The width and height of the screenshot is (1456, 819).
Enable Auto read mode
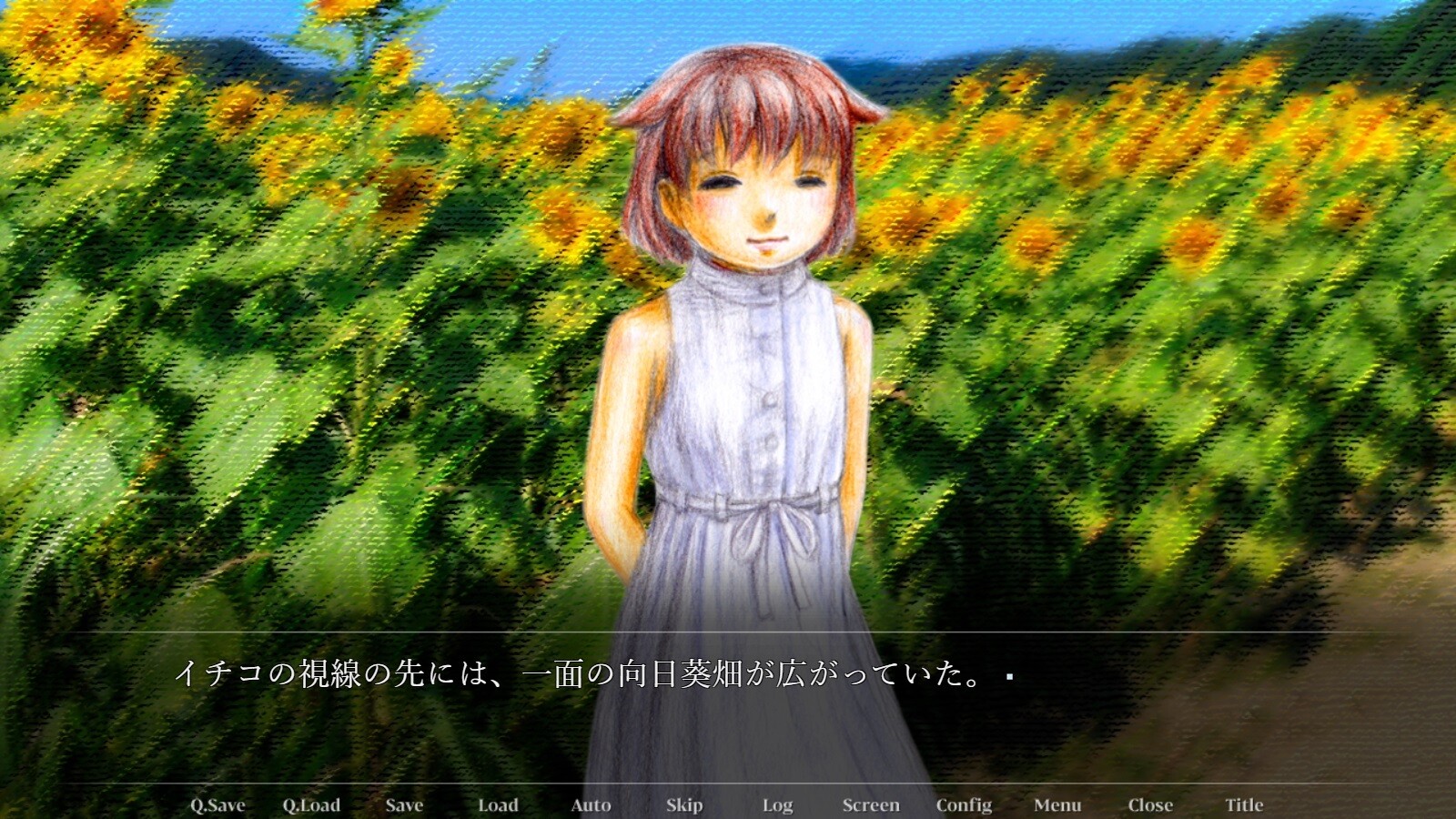tap(591, 804)
